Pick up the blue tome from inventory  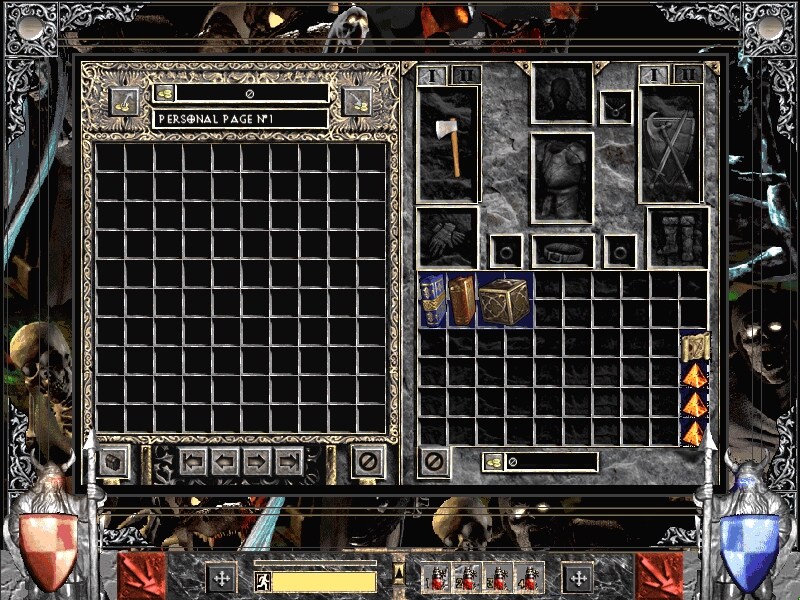(x=432, y=299)
